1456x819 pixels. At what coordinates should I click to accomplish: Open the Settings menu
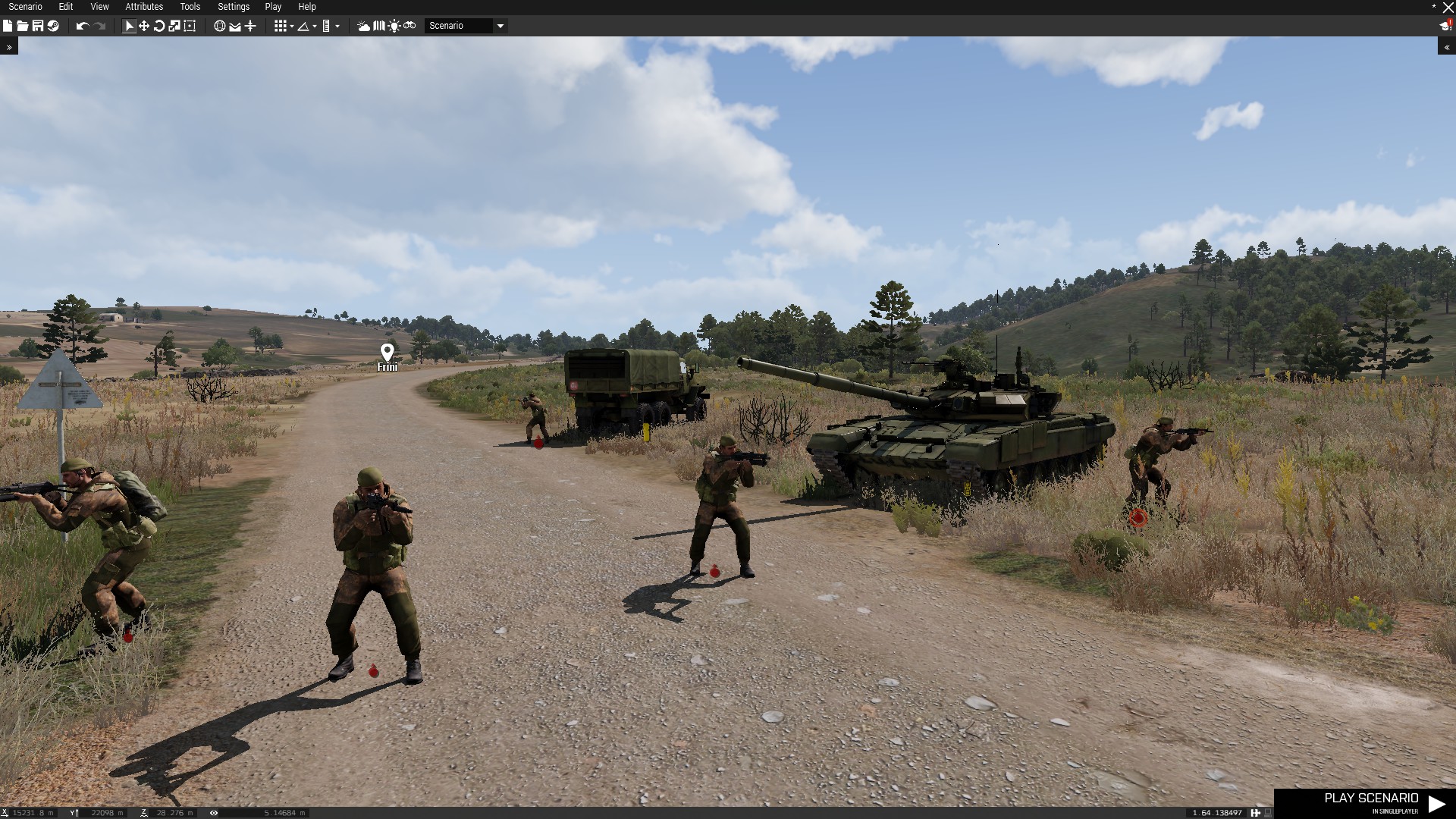[234, 7]
